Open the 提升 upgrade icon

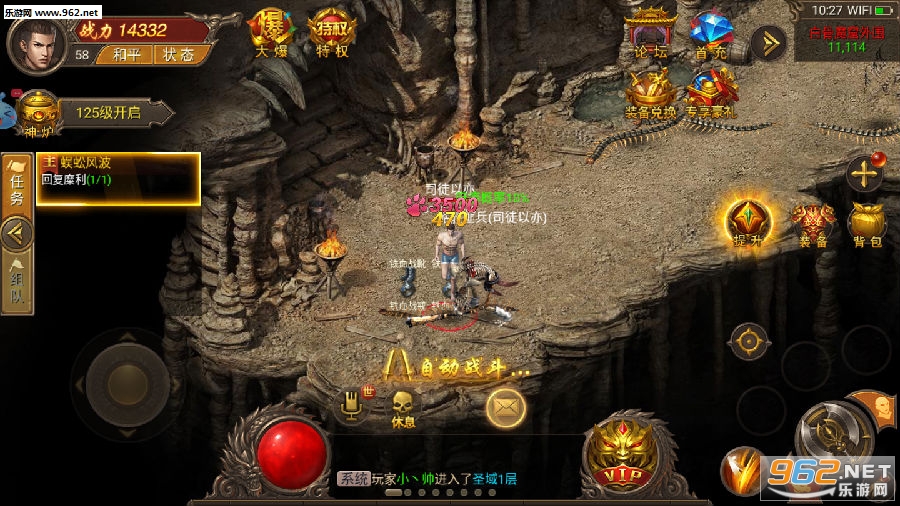pos(747,221)
